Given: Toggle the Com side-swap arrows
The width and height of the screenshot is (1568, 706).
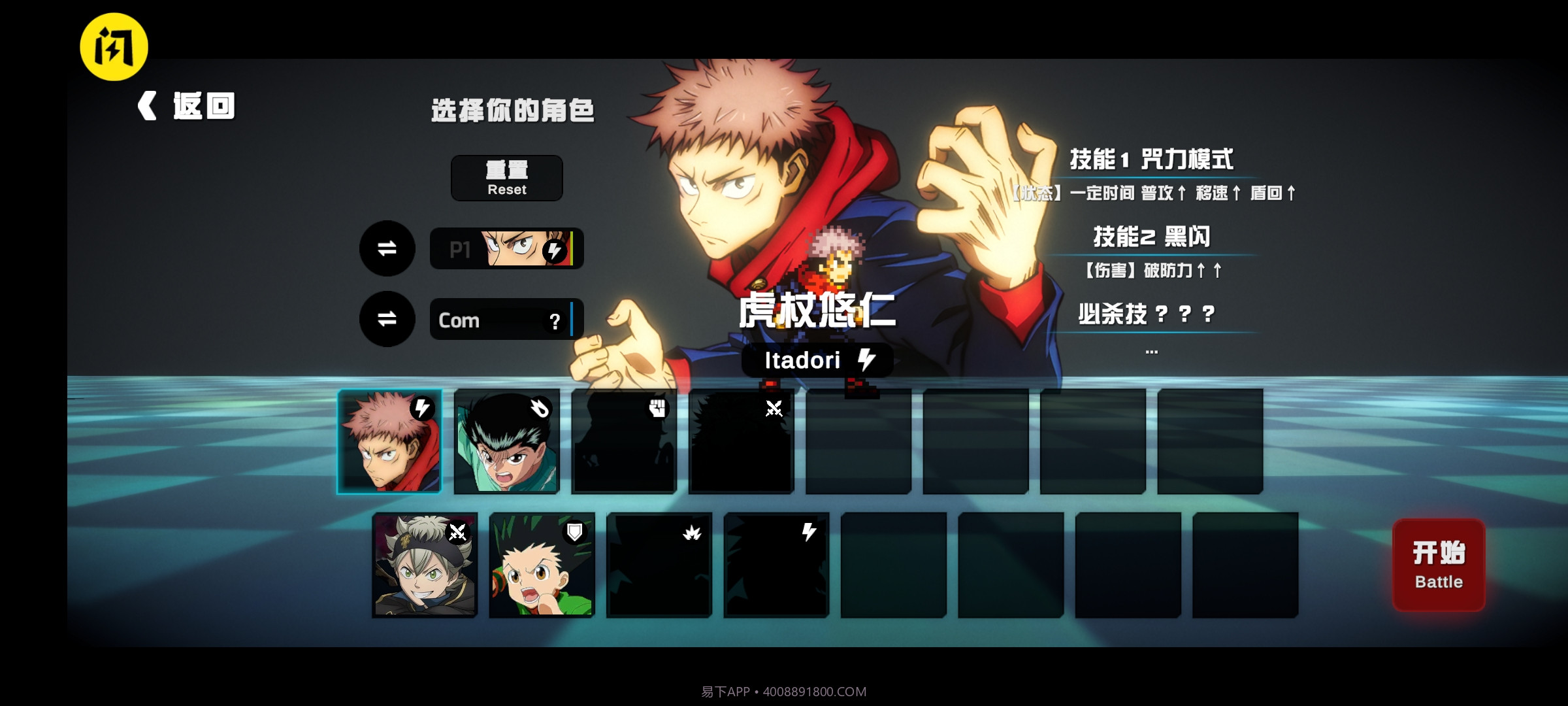Looking at the screenshot, I should point(387,319).
